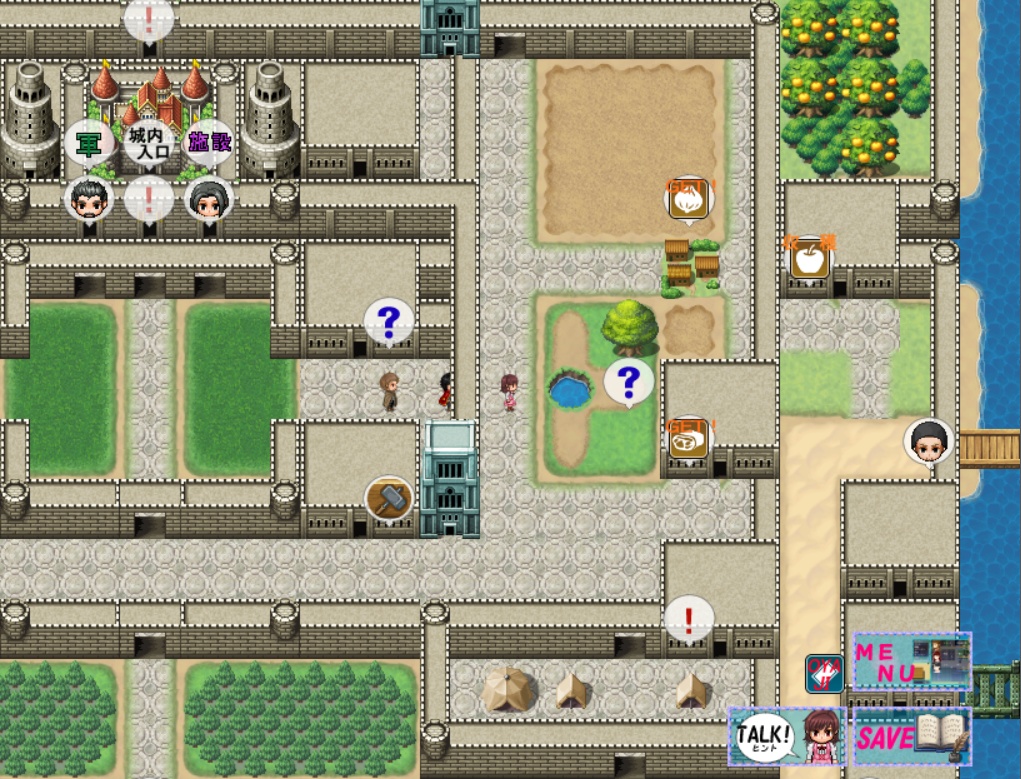Tap the TALK! hint button
1021x779 pixels.
(x=786, y=738)
